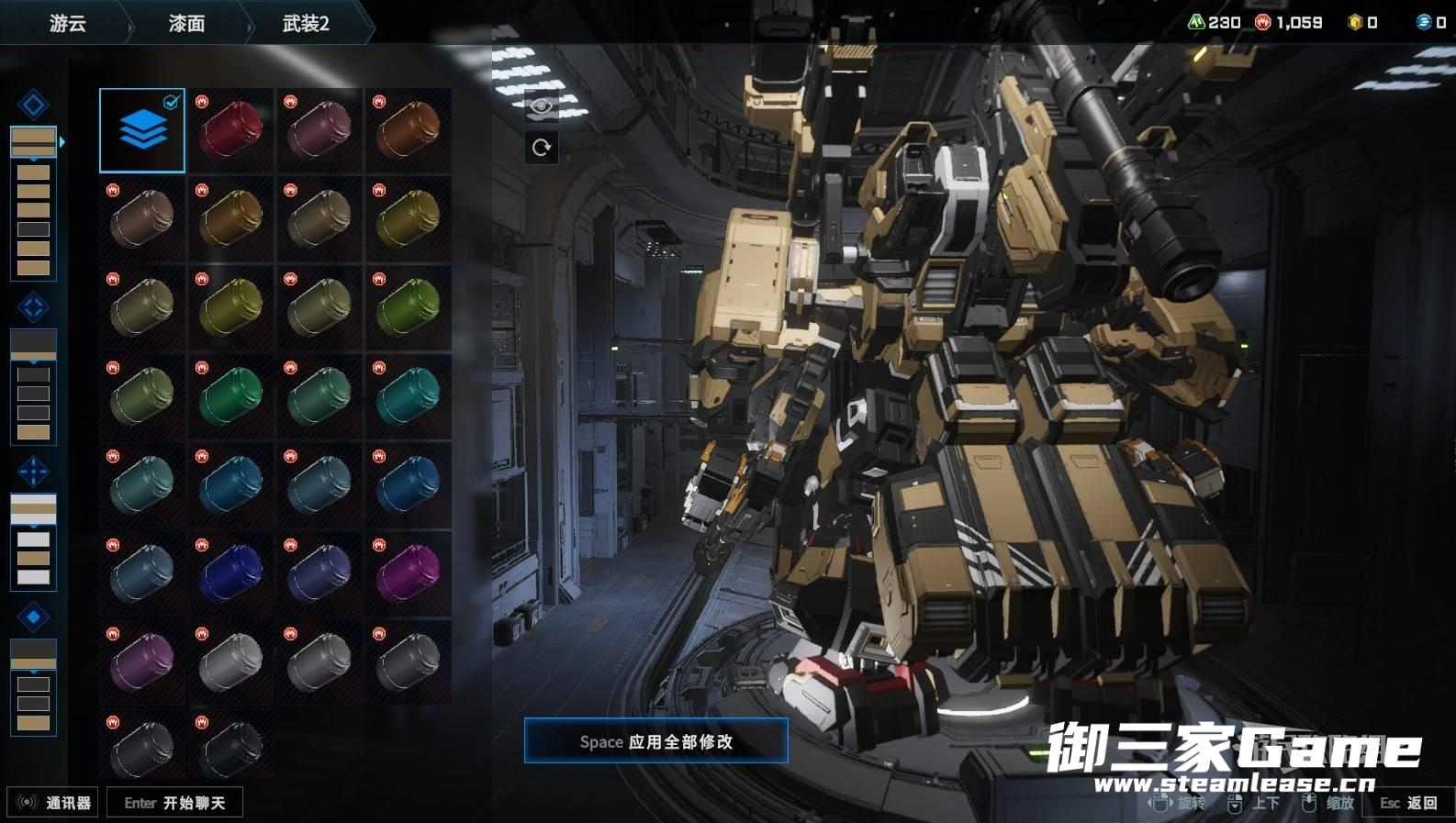Choose the crimson red paint can
This screenshot has height=823, width=1456.
230,130
